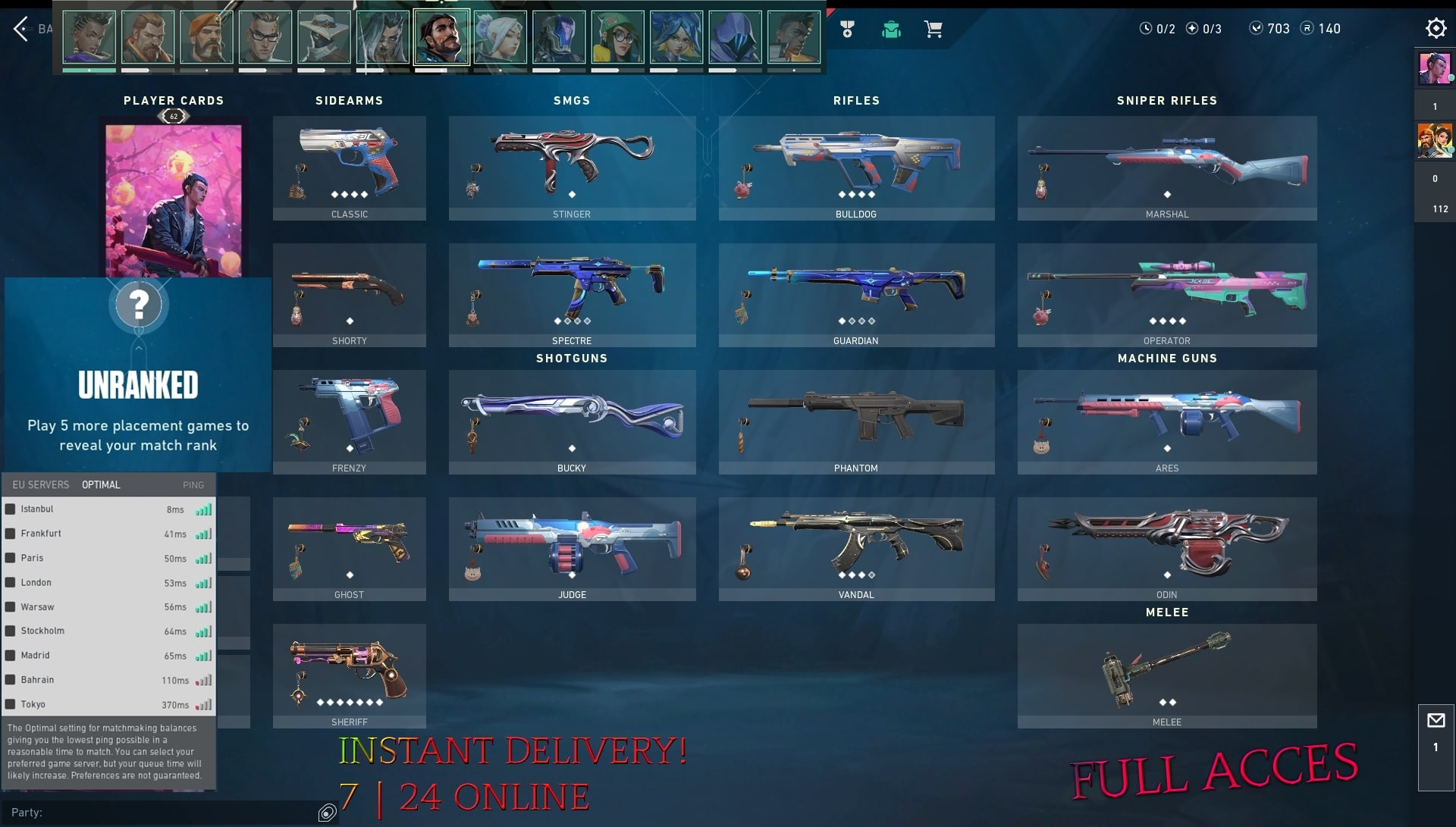Open the Battle Pass medal icon
1456x827 pixels.
click(x=847, y=29)
